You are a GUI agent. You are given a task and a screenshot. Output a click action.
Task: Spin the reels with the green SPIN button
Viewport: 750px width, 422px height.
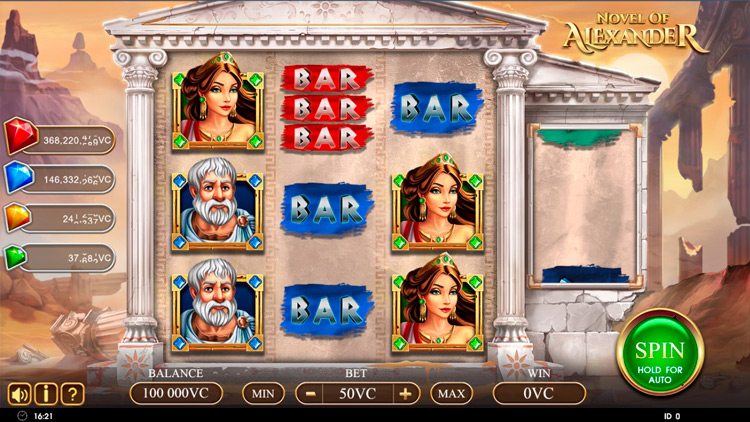(661, 353)
